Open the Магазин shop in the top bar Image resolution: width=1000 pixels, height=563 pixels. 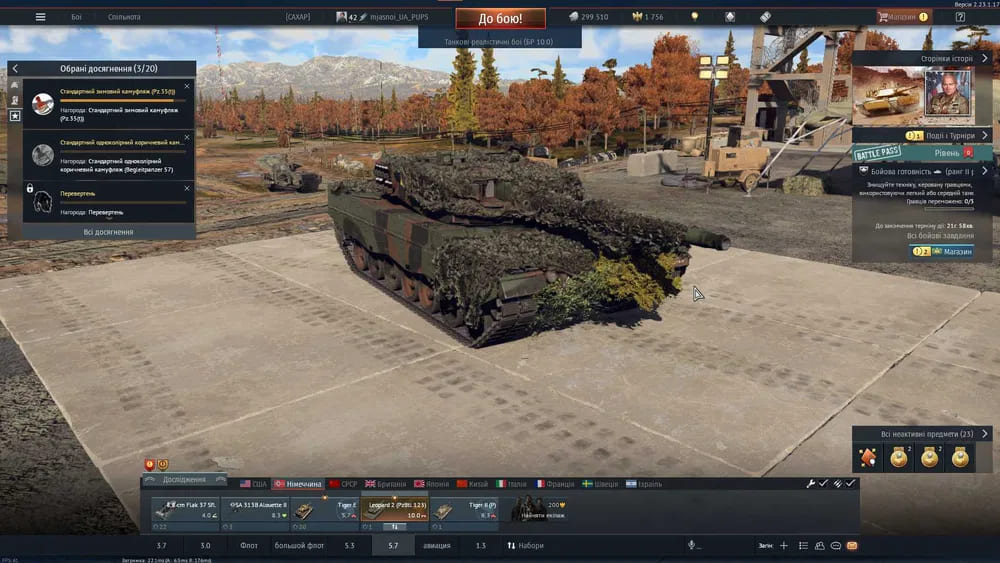903,17
